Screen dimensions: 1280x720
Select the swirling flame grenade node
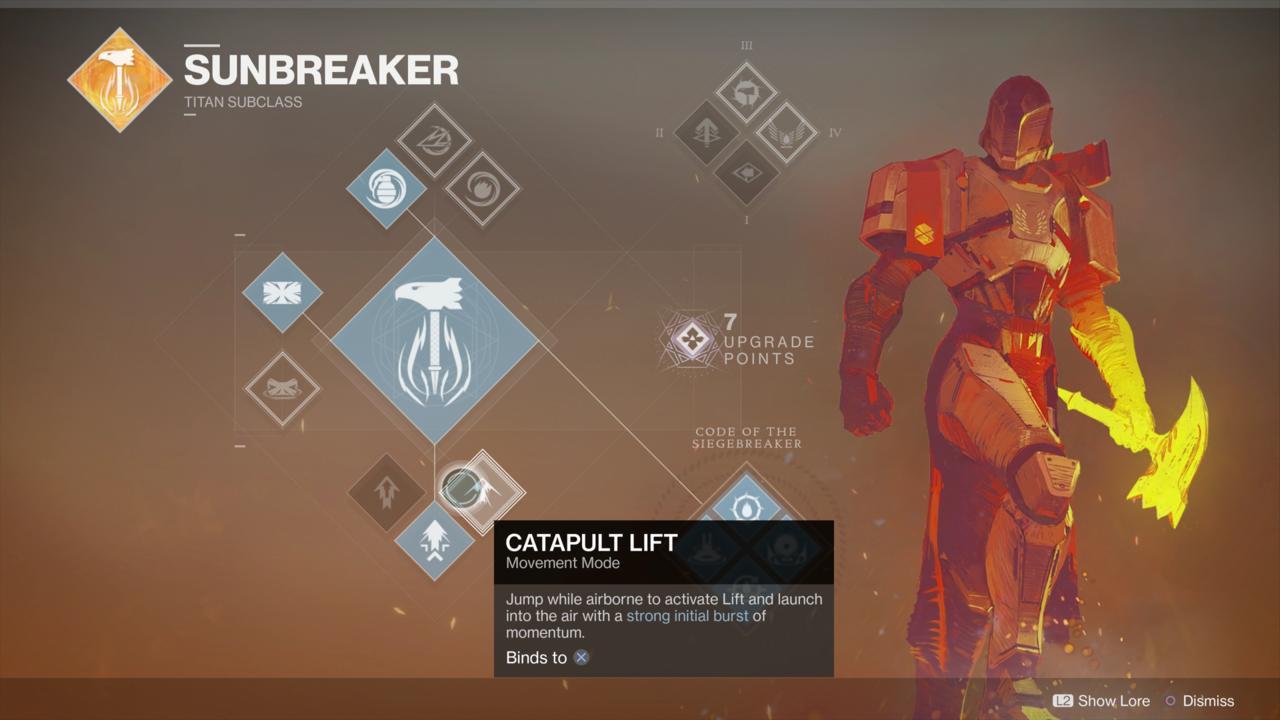(482, 188)
